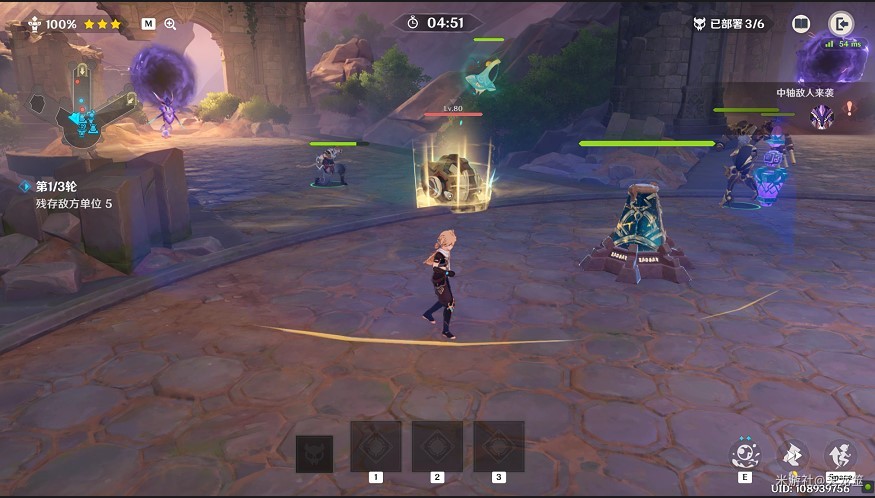Select the monster skull slot in bottom bar

[314, 454]
